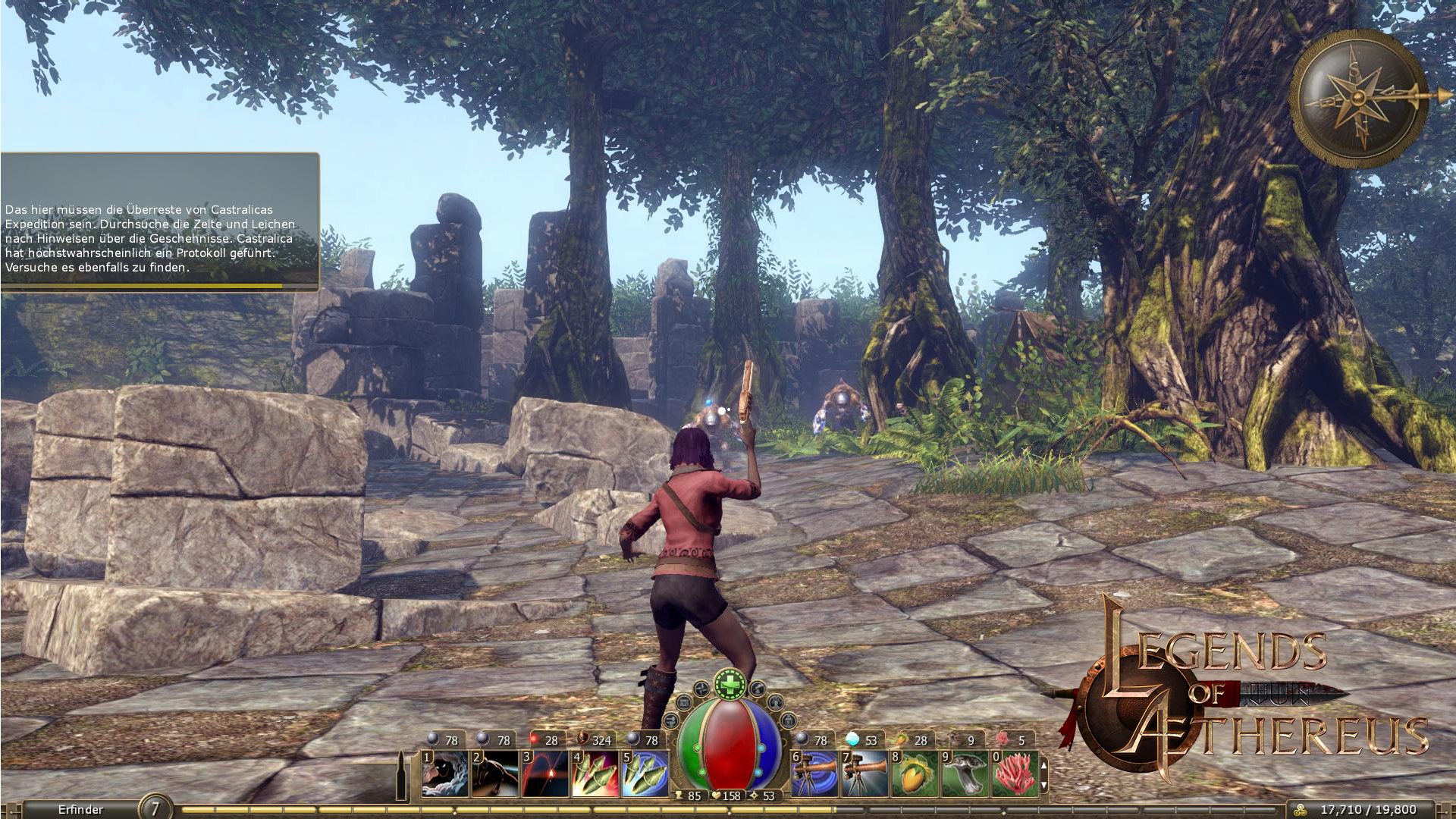
Task: Click the compass in the top corner
Action: pos(1360,99)
